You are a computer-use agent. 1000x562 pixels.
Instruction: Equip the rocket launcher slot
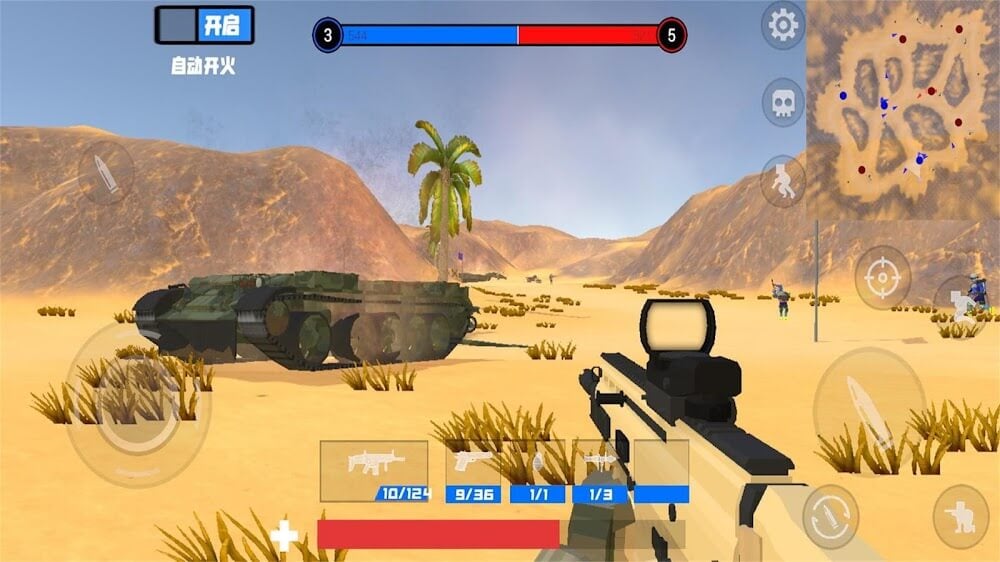point(600,470)
